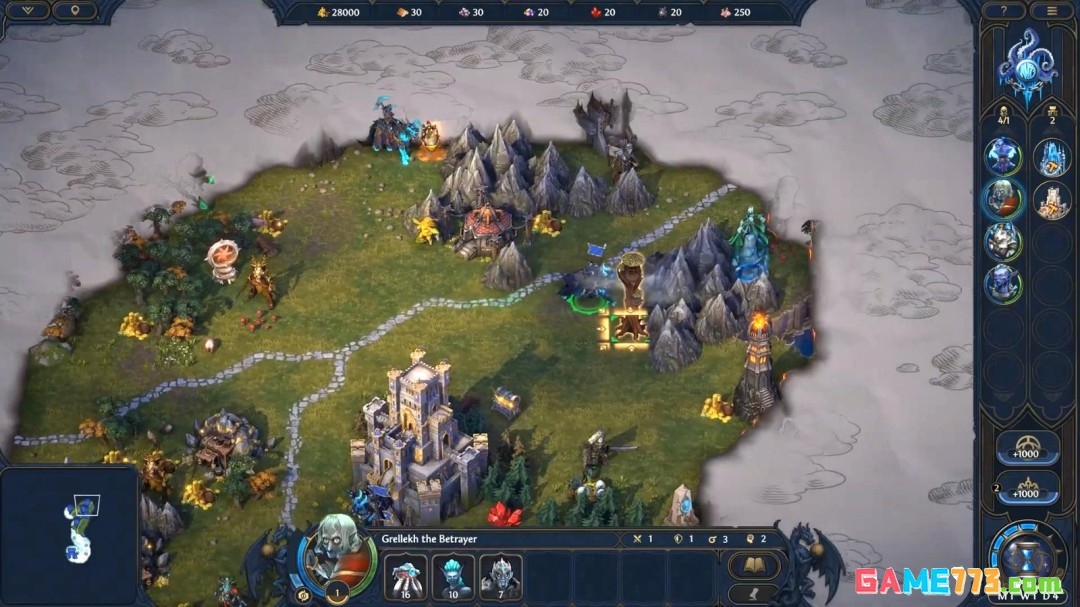Select the army unit stack of 7
The image size is (1080, 607).
pyautogui.click(x=501, y=576)
